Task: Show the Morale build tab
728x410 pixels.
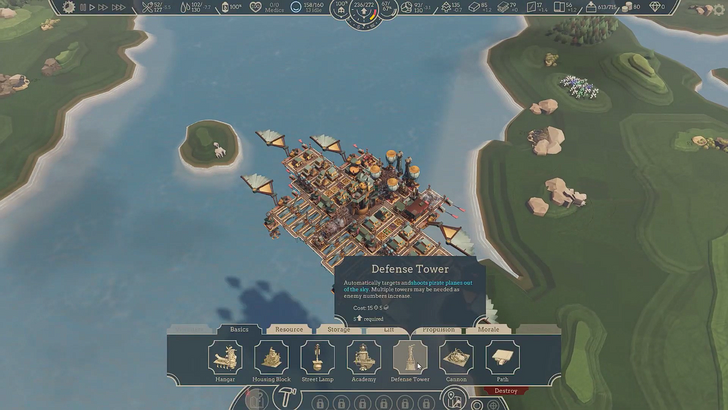Action: tap(488, 329)
